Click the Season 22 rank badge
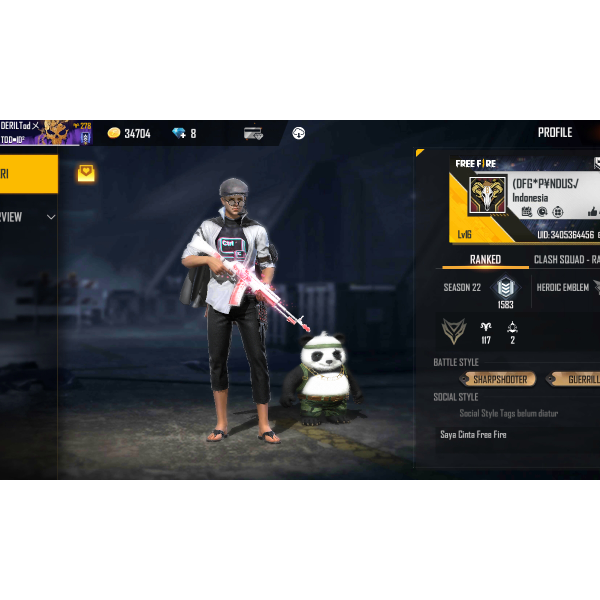 506,288
